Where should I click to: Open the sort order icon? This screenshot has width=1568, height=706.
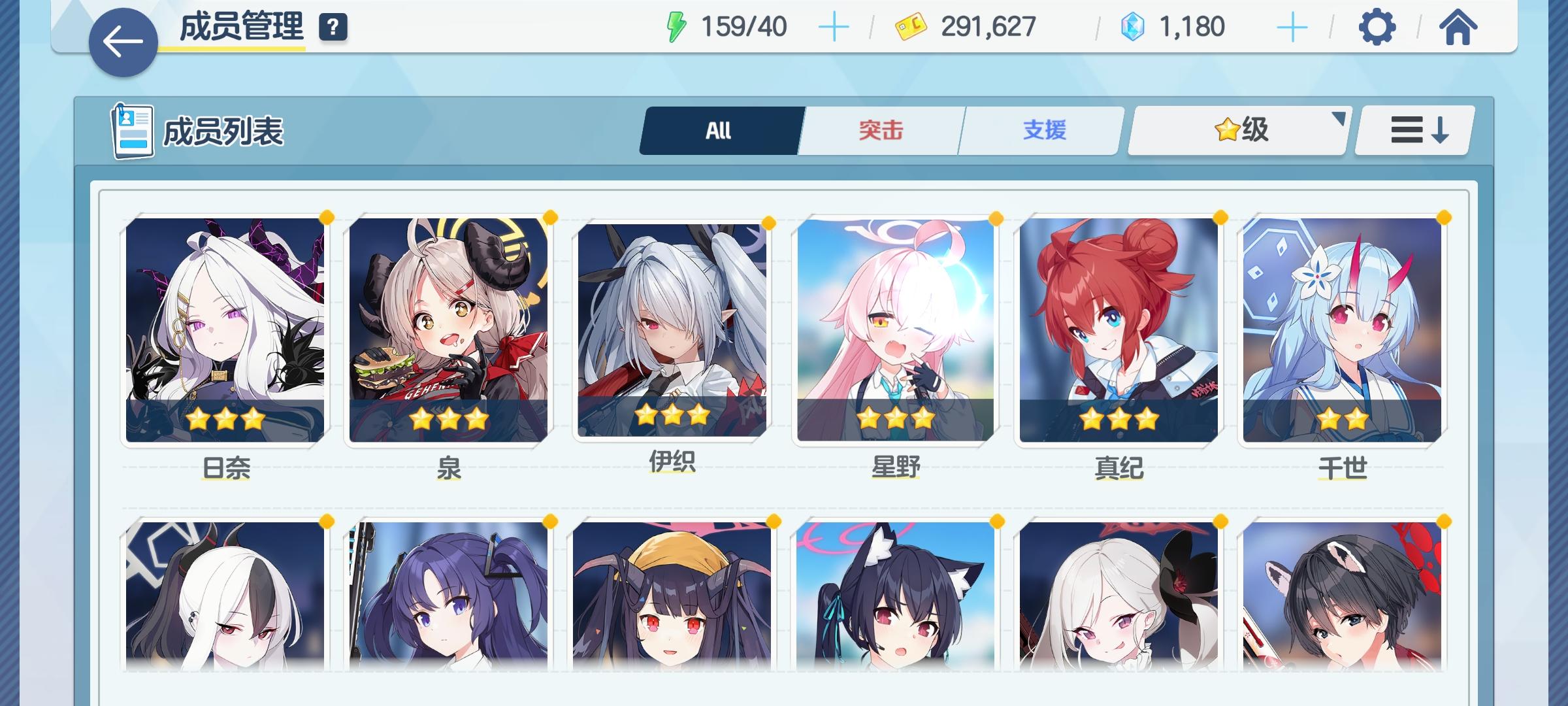pos(1413,130)
